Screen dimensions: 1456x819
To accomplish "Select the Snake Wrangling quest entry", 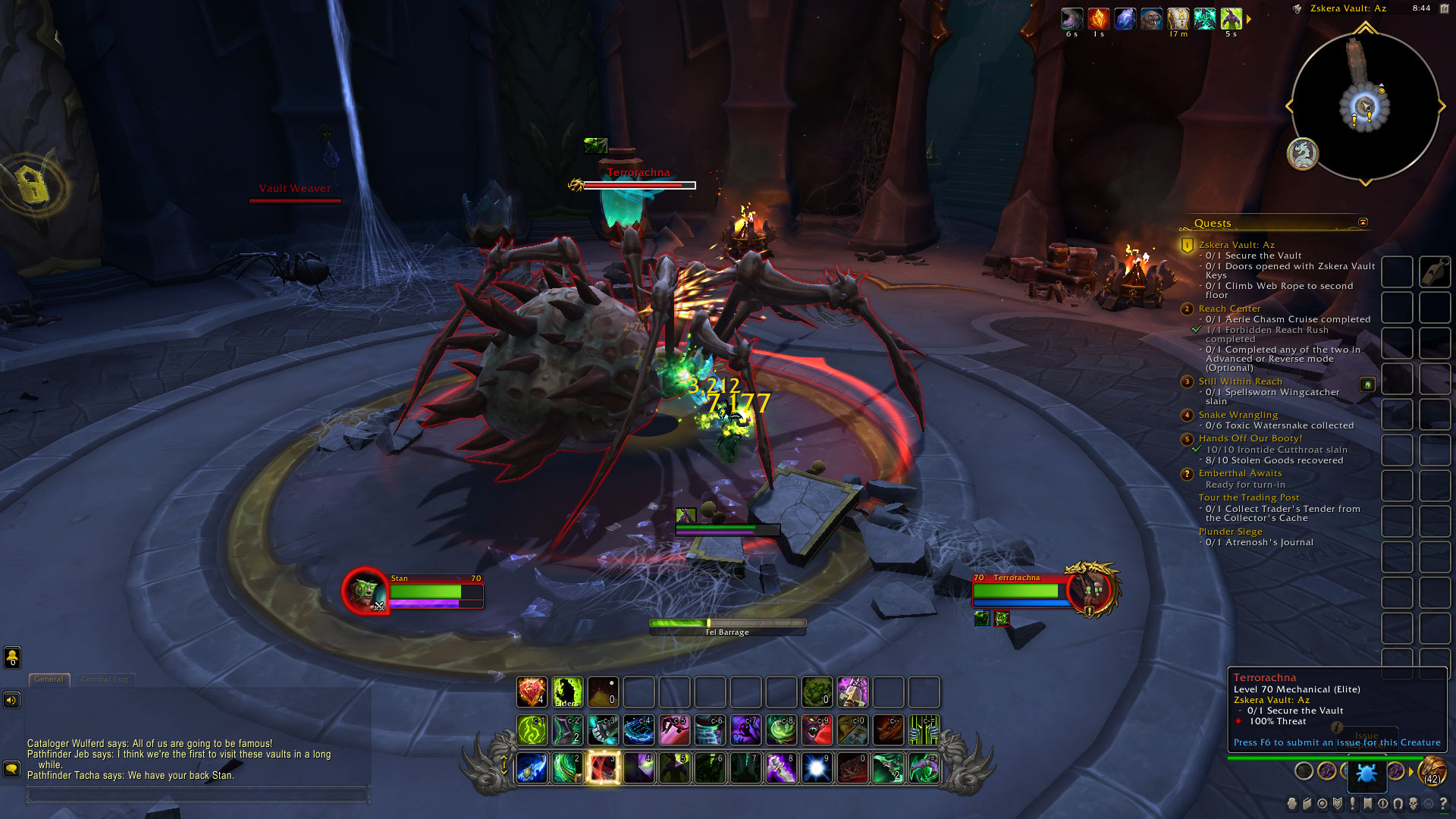I will (1238, 415).
